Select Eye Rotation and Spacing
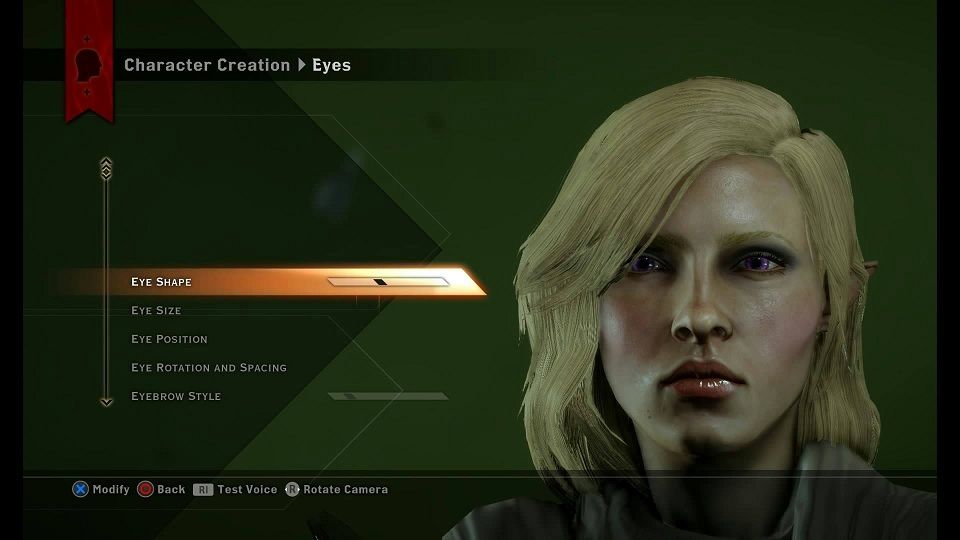Screen dimensions: 960x540 [x=208, y=368]
